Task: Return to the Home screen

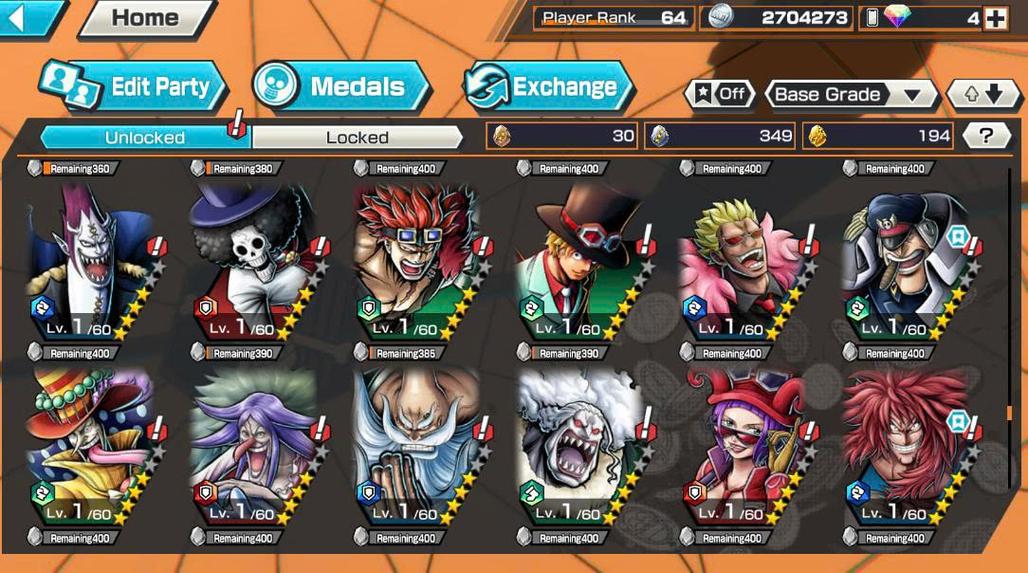Action: point(146,18)
